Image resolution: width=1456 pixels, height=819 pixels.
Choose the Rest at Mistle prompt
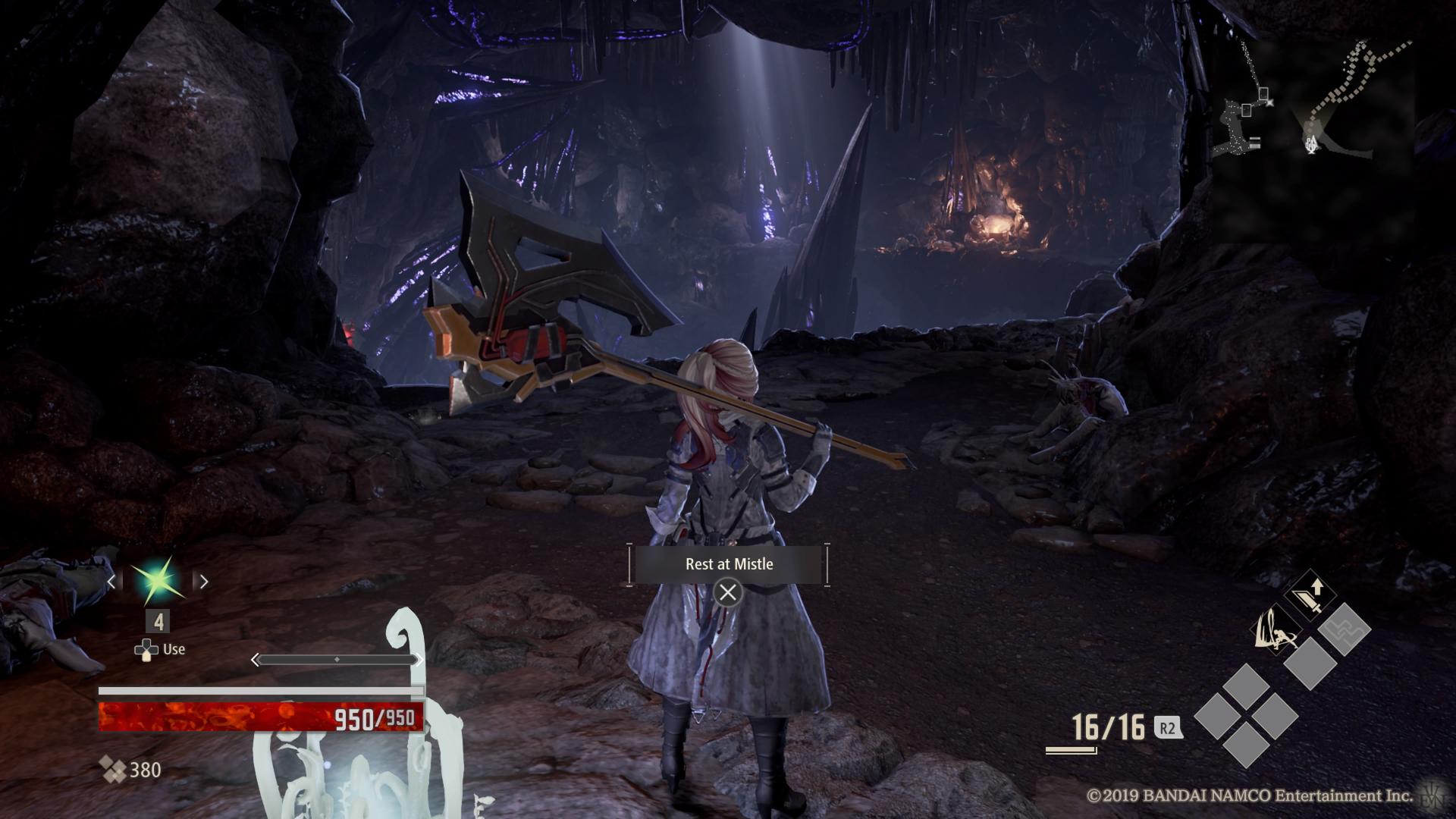728,565
